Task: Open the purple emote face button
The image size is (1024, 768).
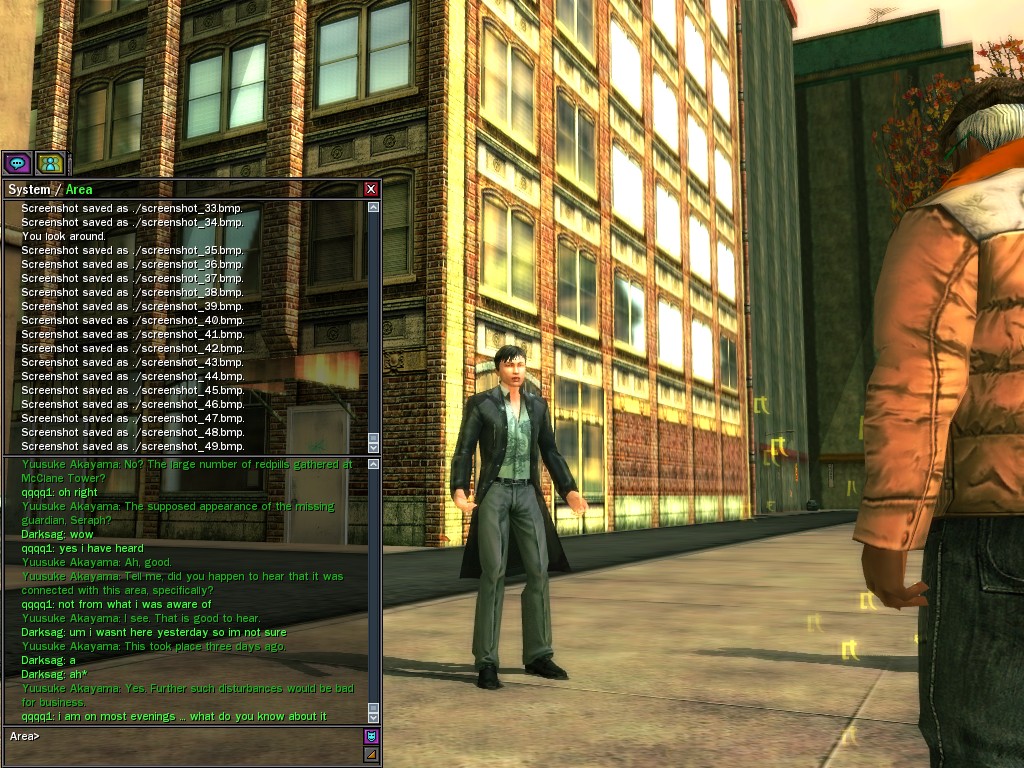Action: [371, 736]
